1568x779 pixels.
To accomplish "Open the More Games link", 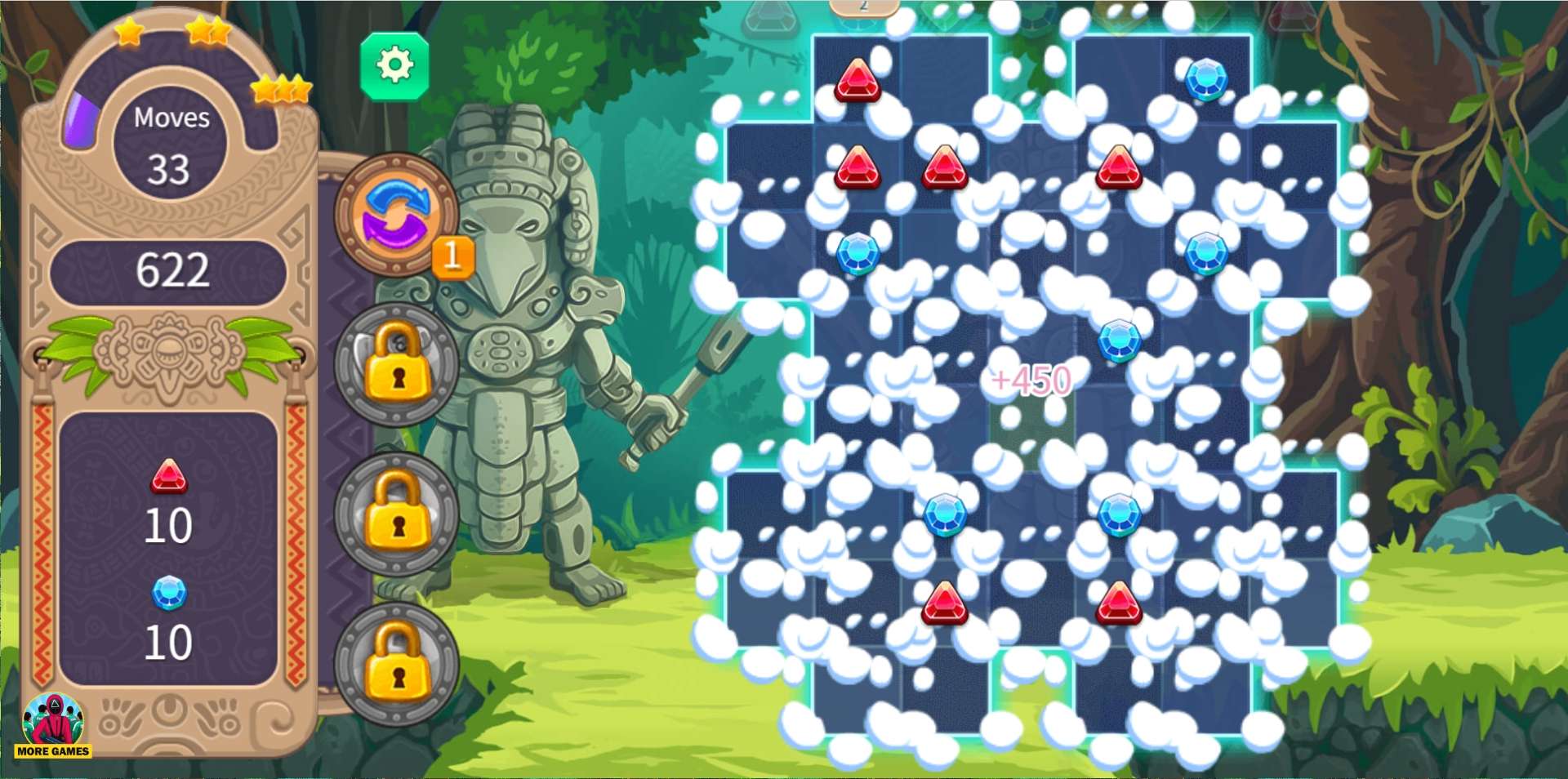I will click(x=53, y=726).
